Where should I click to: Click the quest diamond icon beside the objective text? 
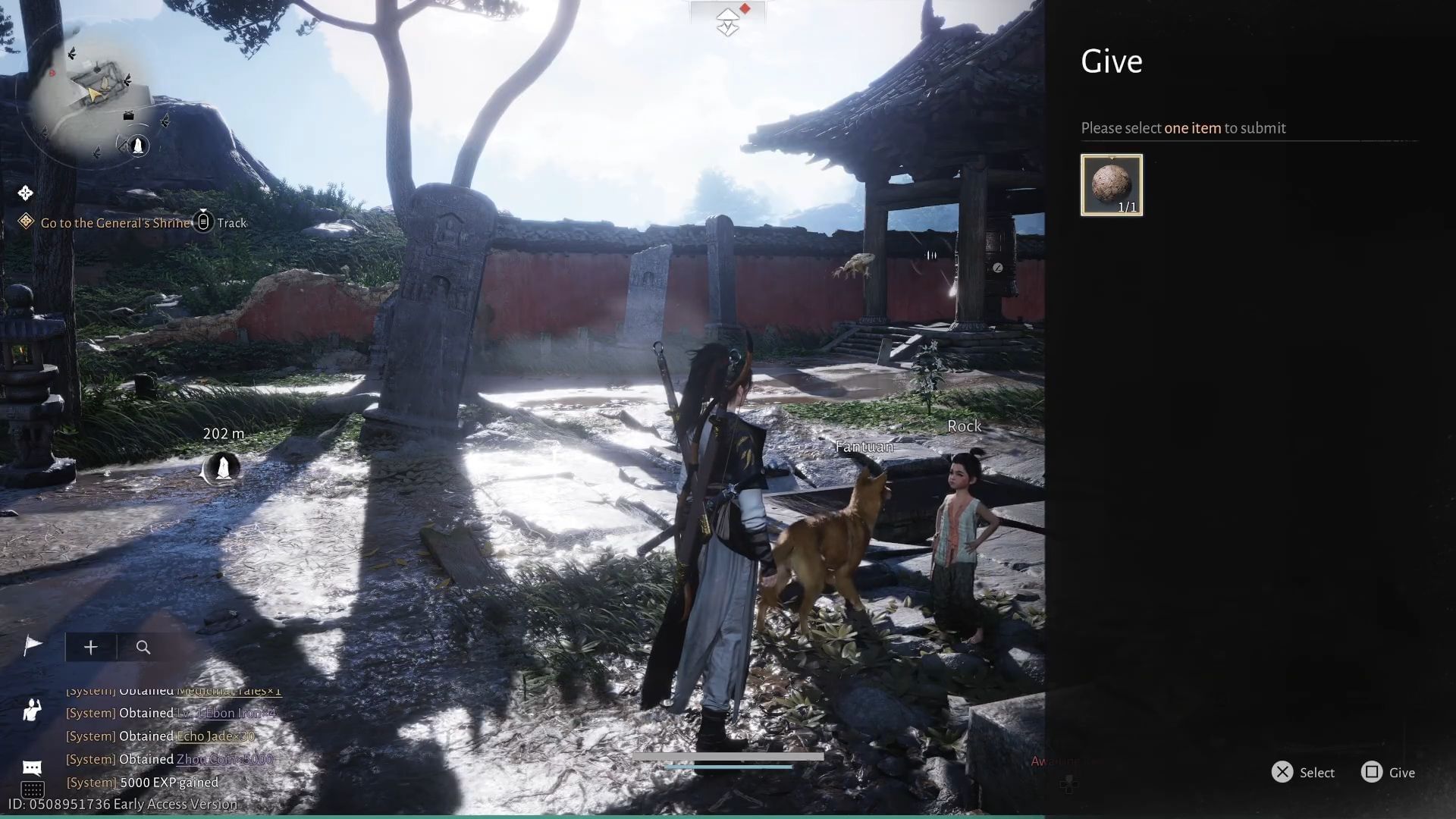[x=27, y=220]
